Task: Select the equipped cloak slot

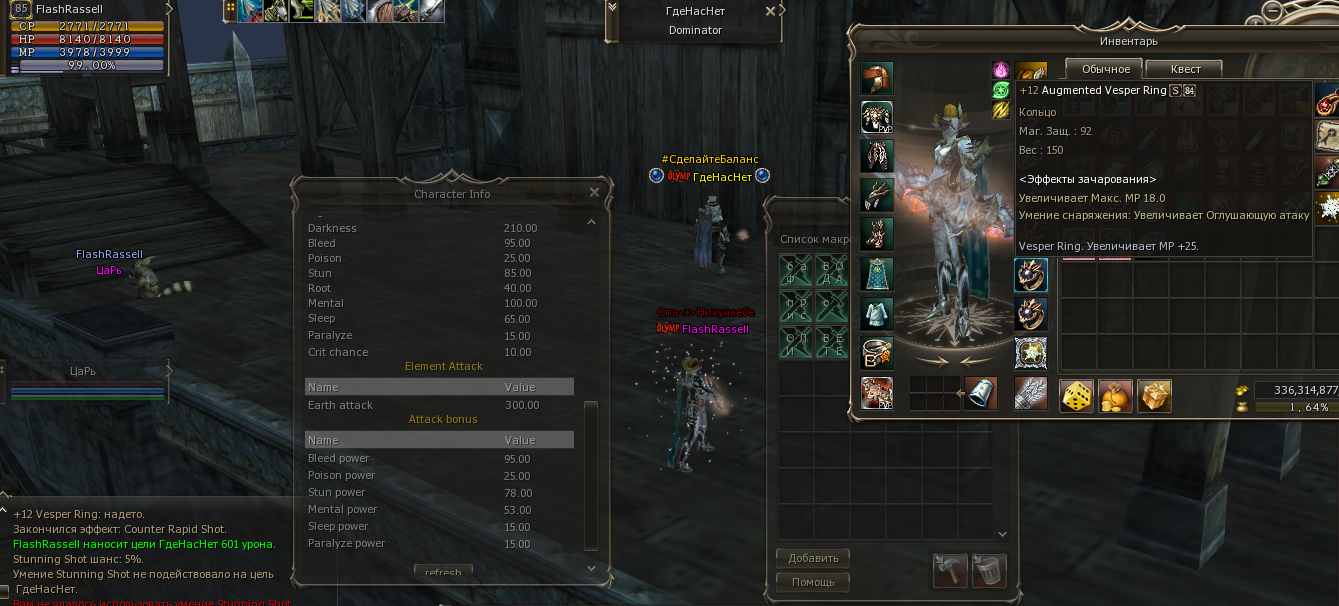Action: (x=877, y=274)
